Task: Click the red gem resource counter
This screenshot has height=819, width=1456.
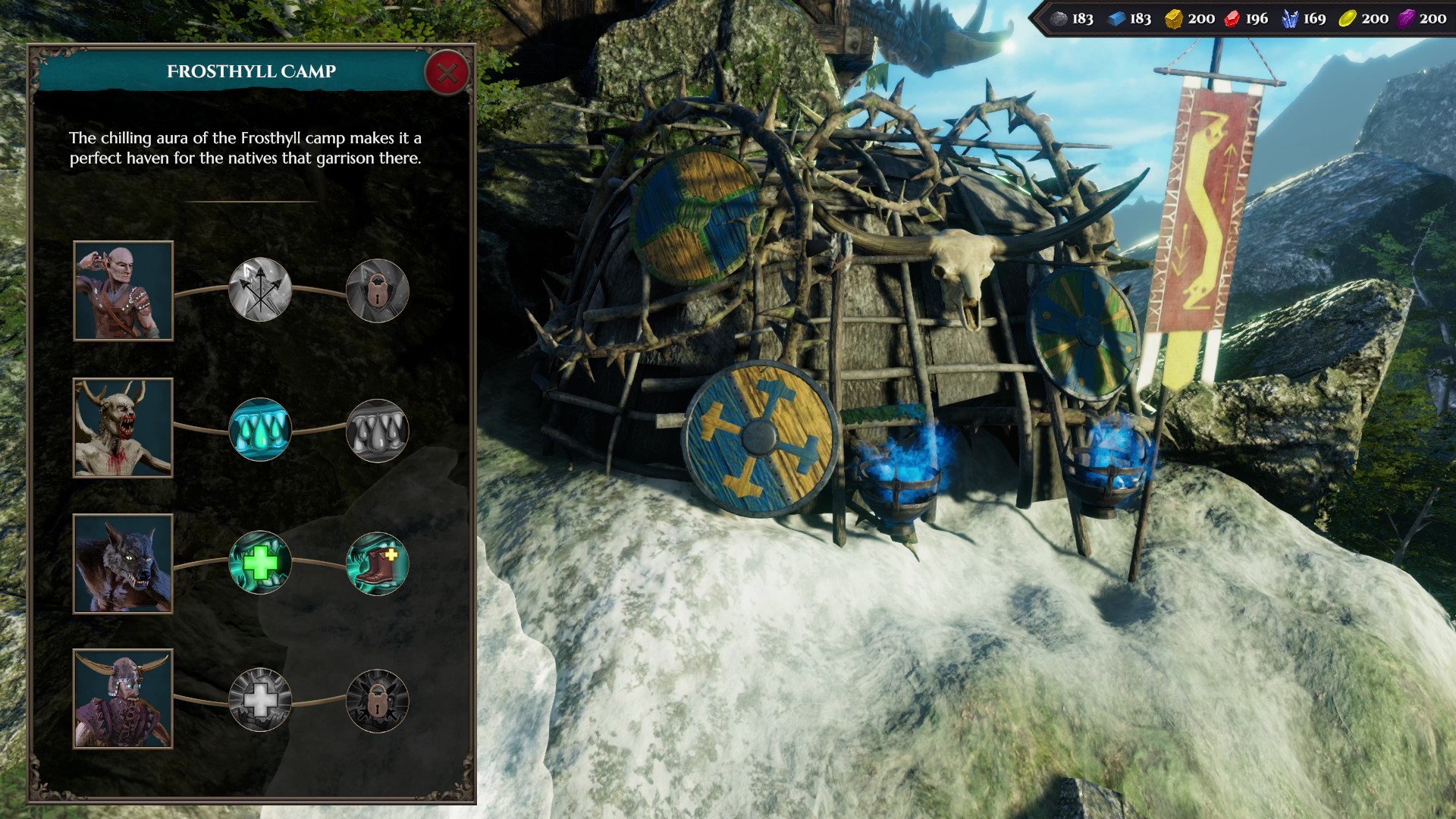Action: [1232, 18]
